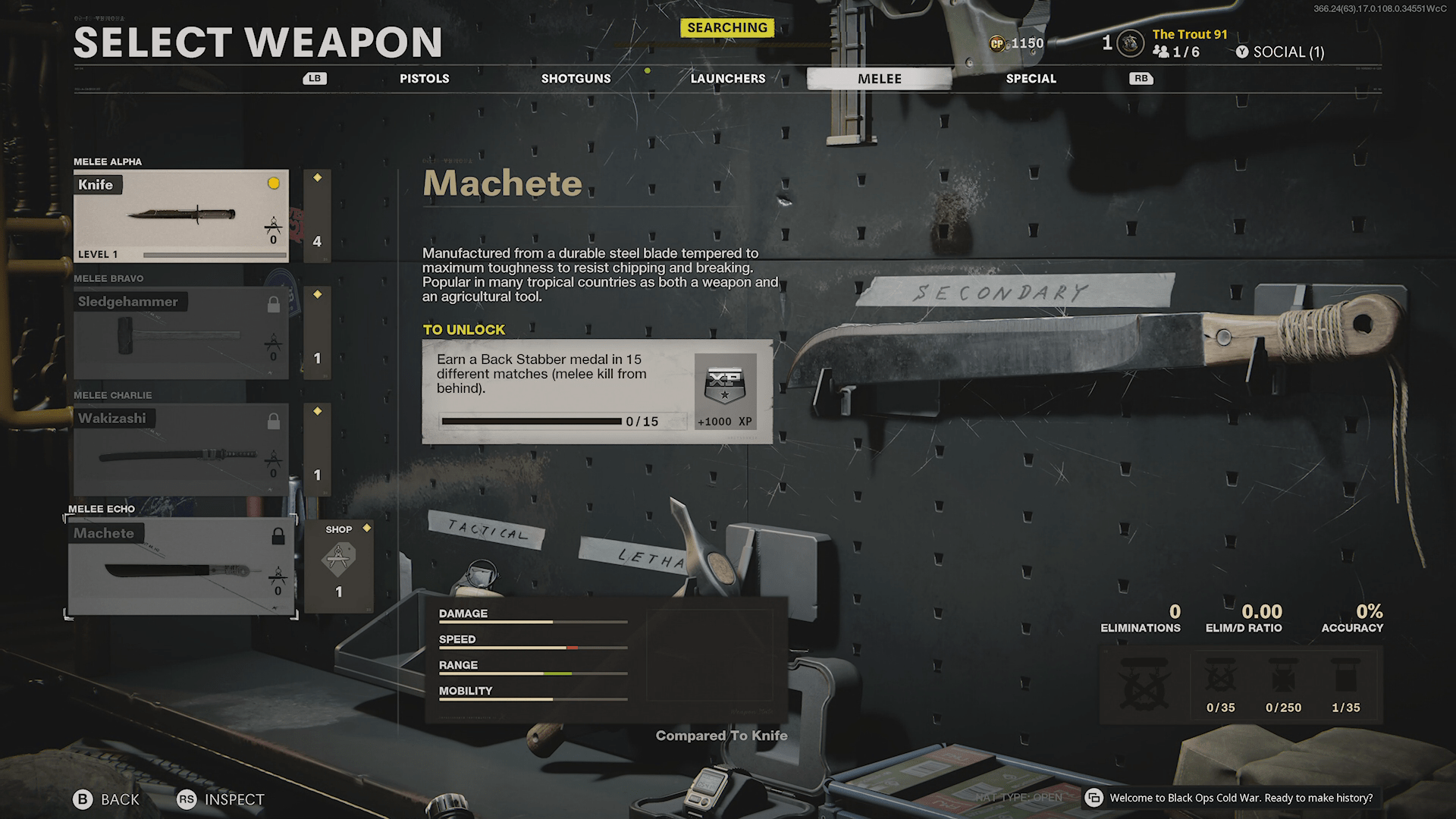The image size is (1456, 819).
Task: Inspect the selected weapon
Action: (221, 799)
